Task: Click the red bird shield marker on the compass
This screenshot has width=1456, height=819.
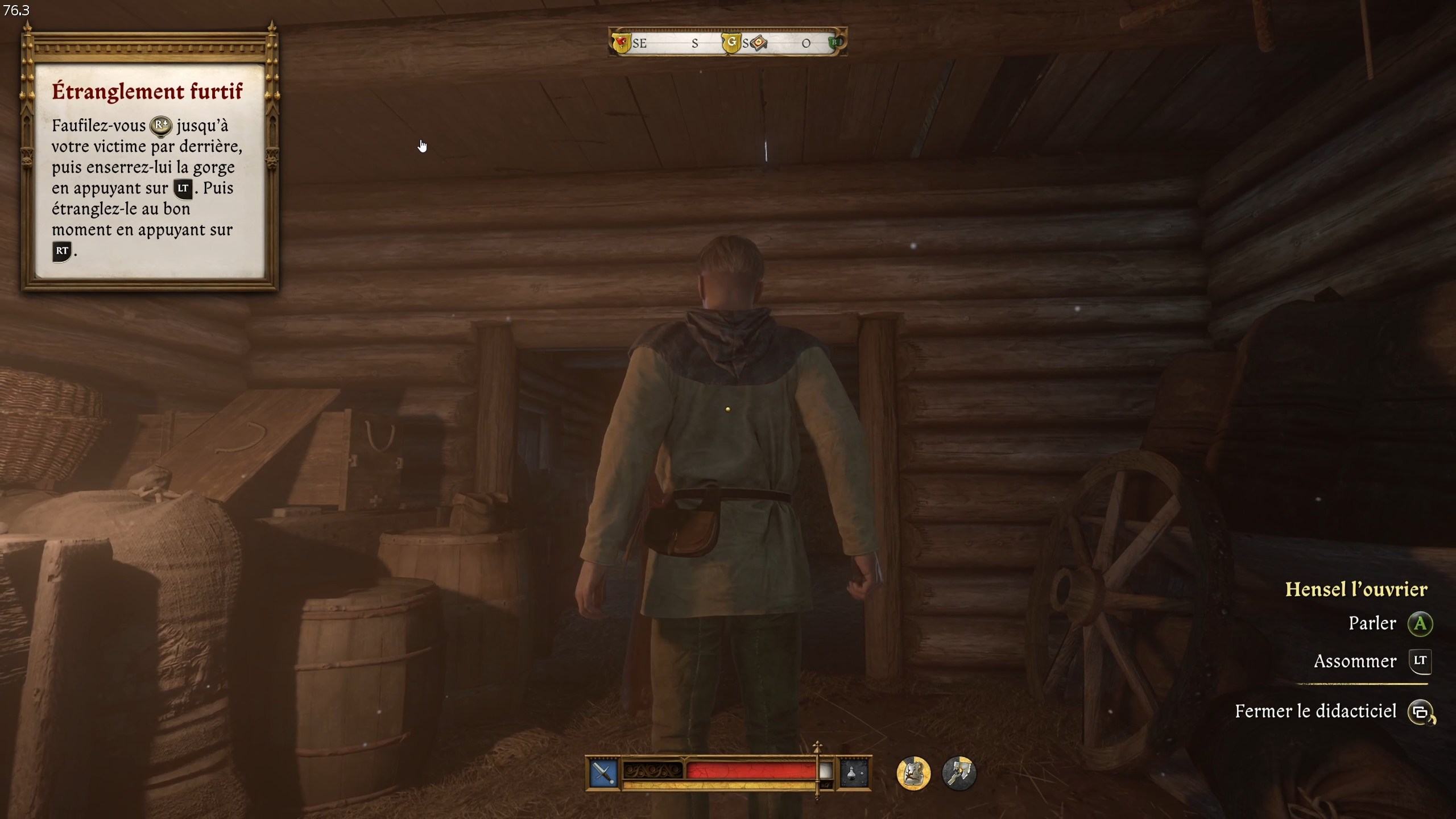Action: click(x=620, y=42)
